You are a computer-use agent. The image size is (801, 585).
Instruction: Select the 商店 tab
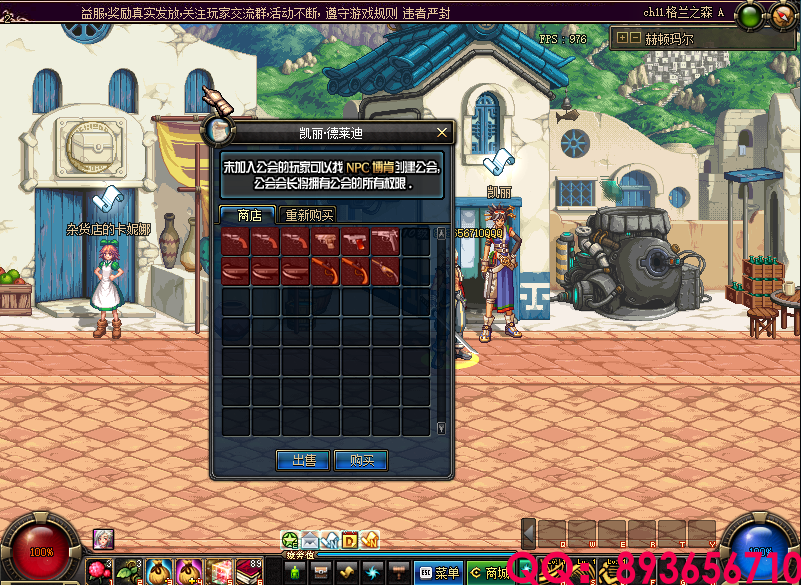tap(249, 215)
